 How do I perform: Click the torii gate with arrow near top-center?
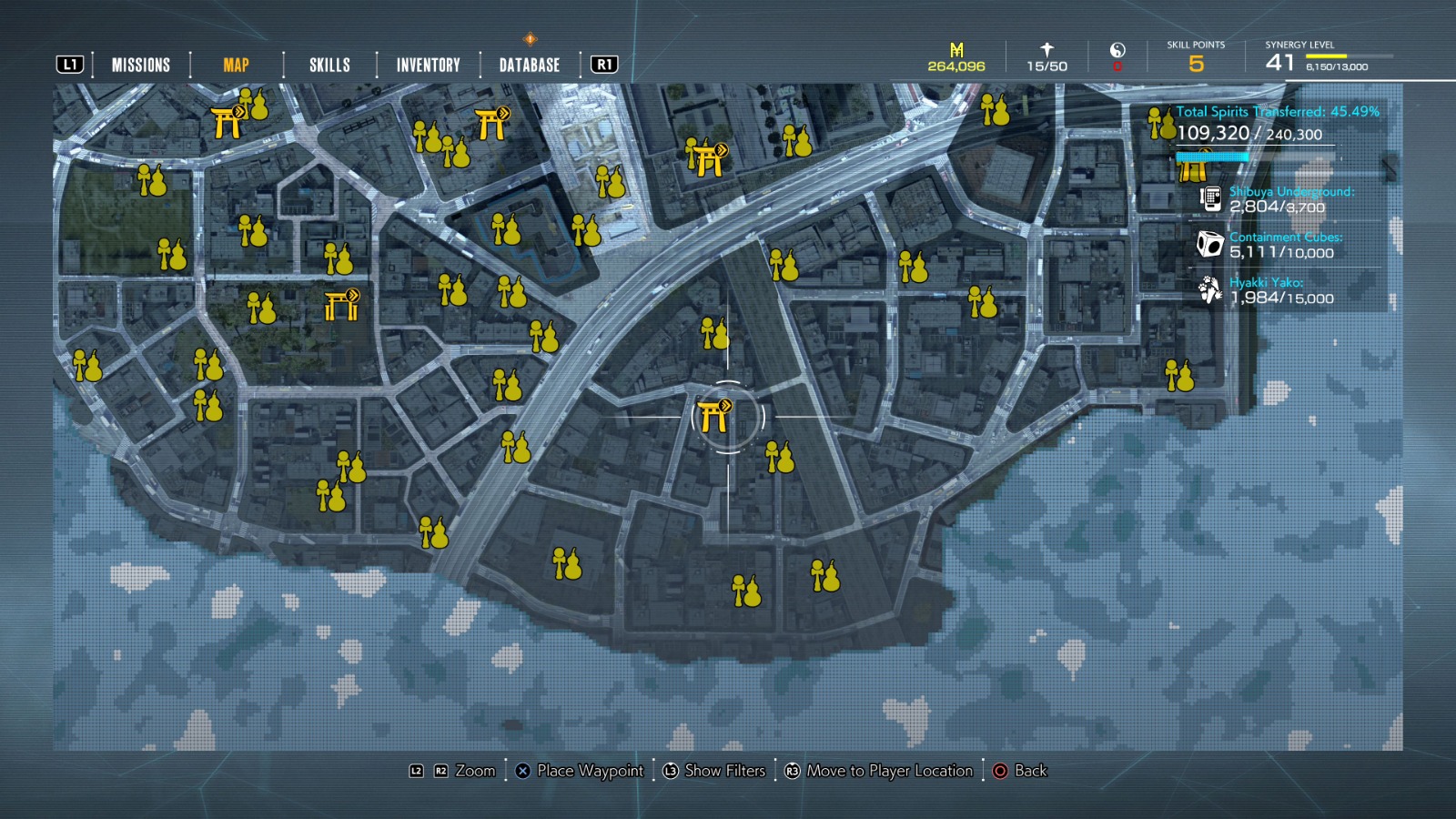(706, 164)
